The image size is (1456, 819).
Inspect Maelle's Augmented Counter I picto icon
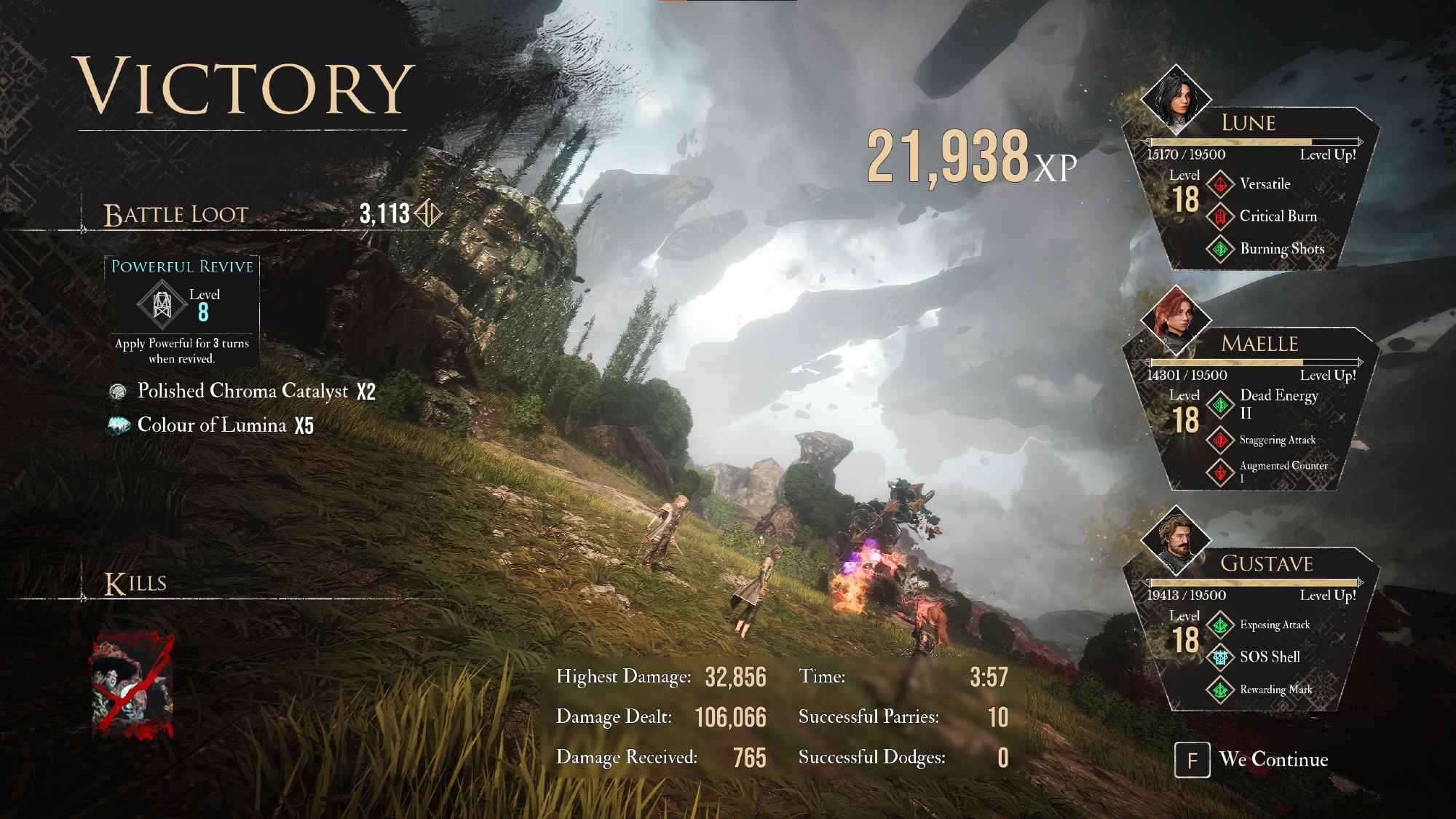[1221, 471]
